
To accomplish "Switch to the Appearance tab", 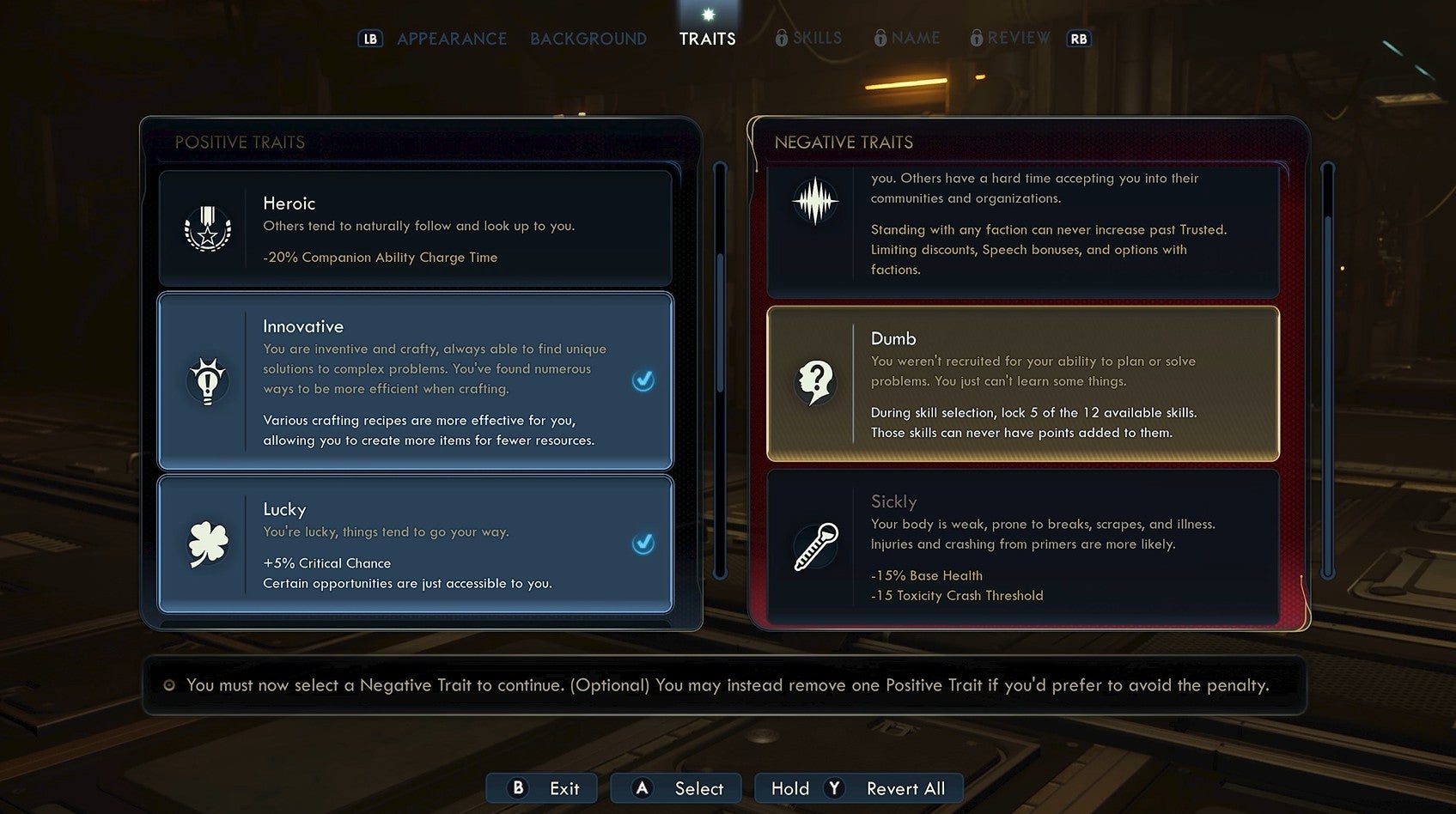I will coord(451,39).
